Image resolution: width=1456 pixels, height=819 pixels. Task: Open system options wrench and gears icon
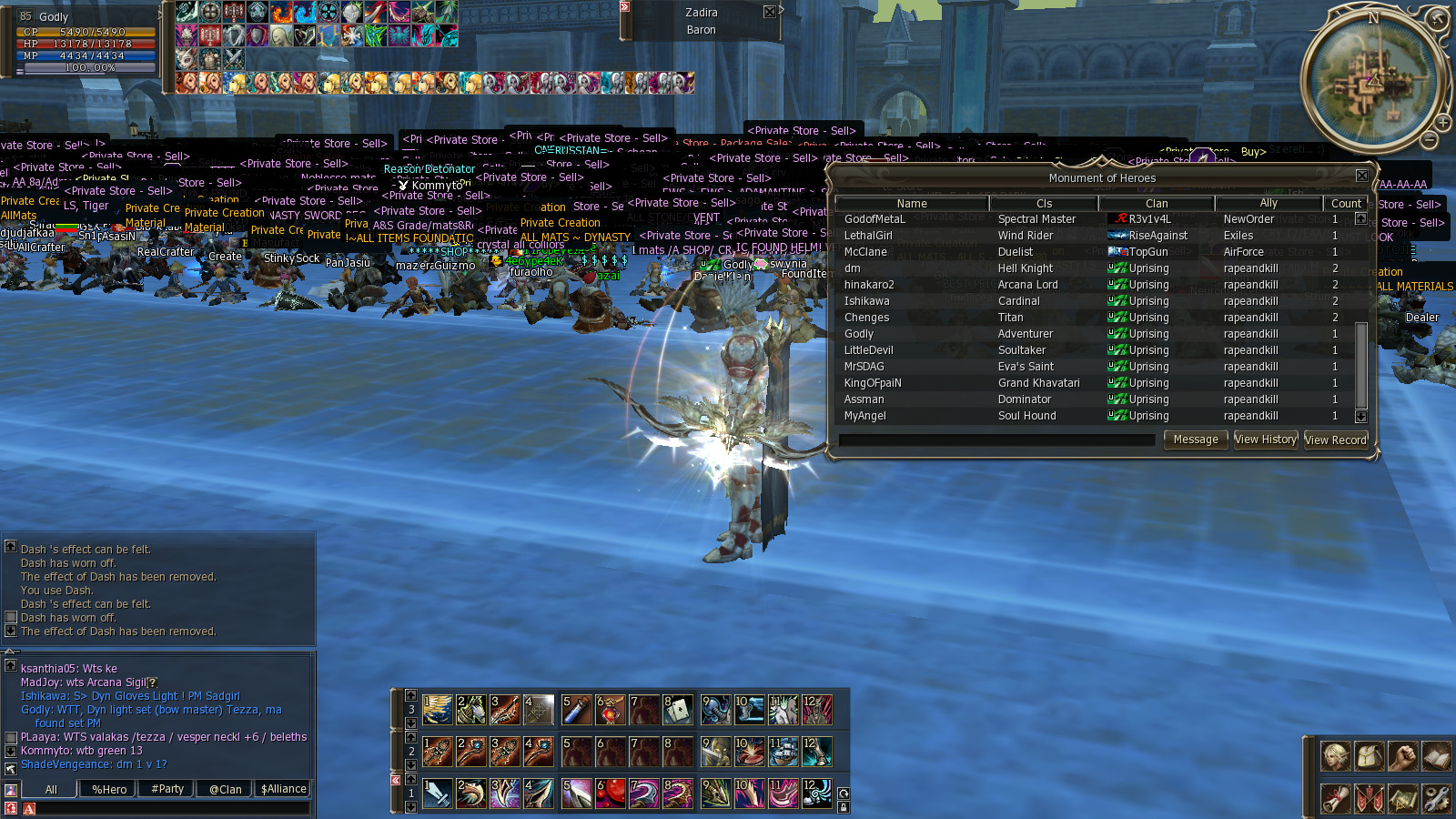(x=1436, y=799)
